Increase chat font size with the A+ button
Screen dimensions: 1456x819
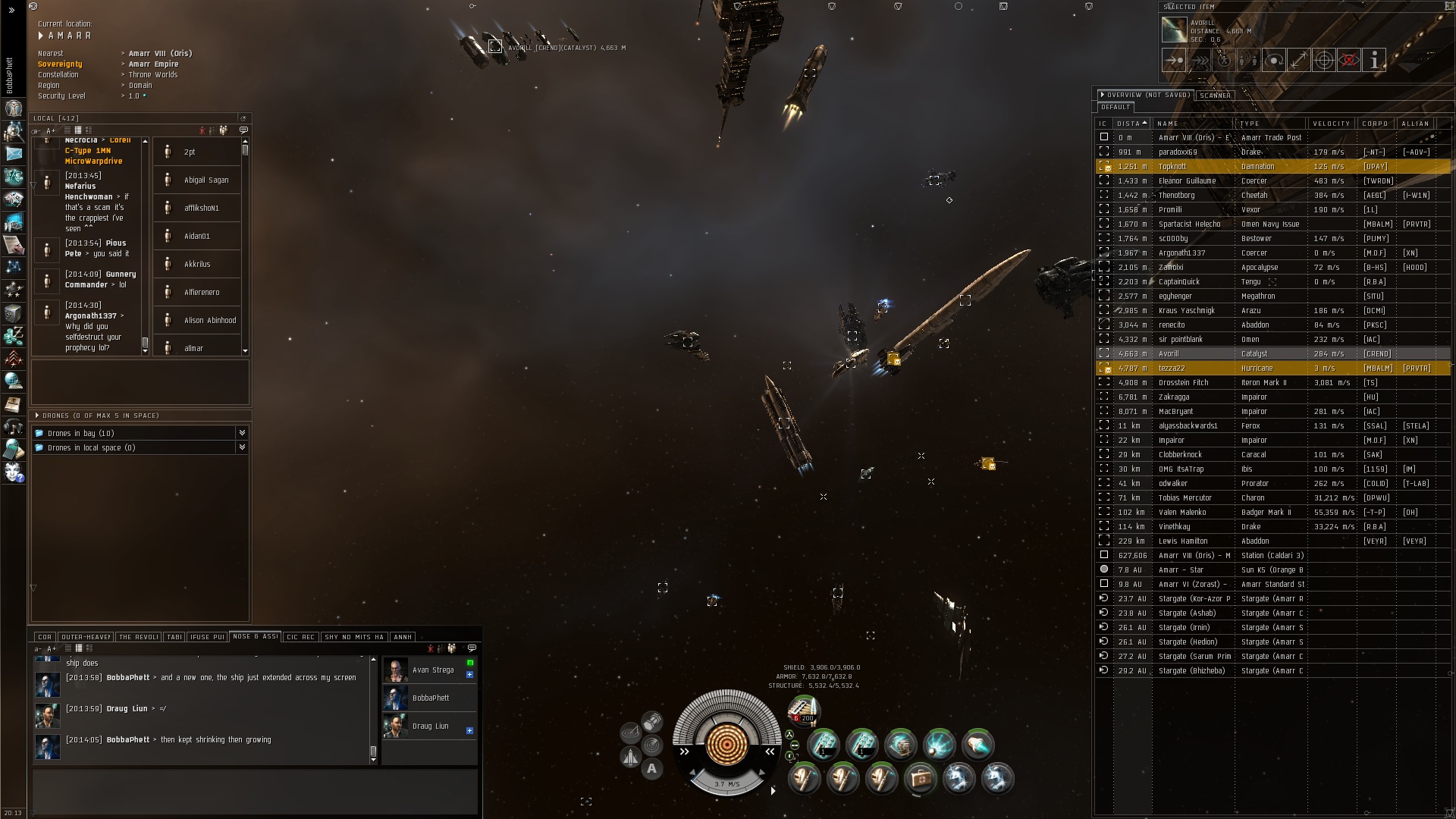pos(52,649)
